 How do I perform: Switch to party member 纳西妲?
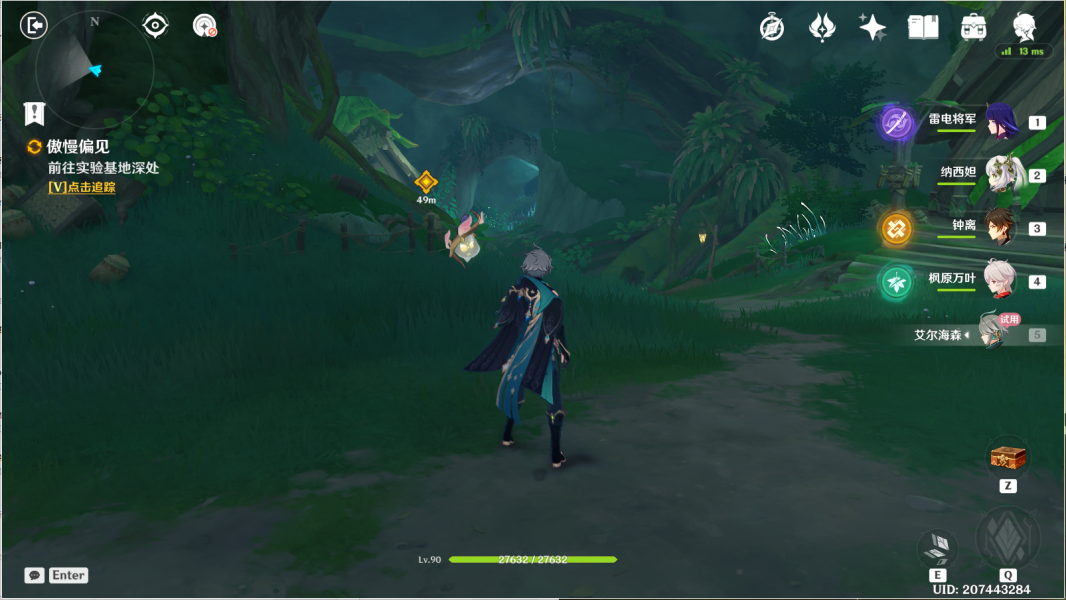(x=1000, y=175)
